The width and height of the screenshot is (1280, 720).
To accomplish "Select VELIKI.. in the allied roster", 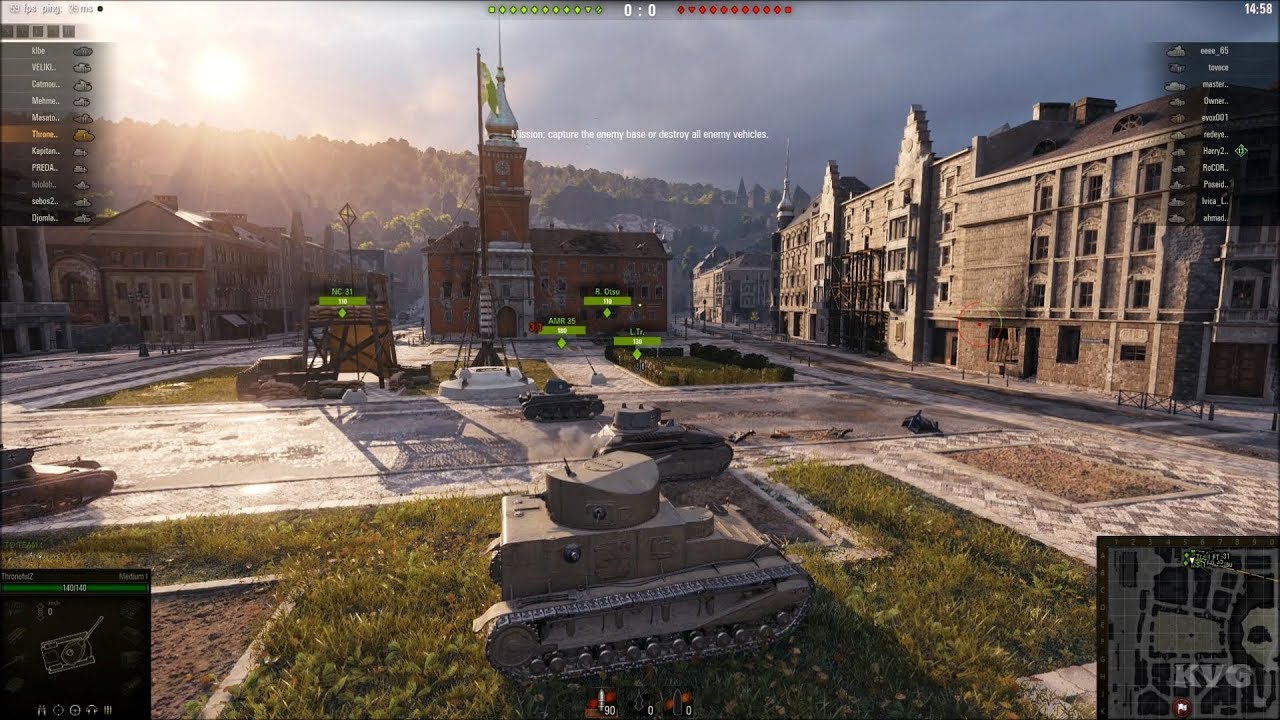I will 46,68.
